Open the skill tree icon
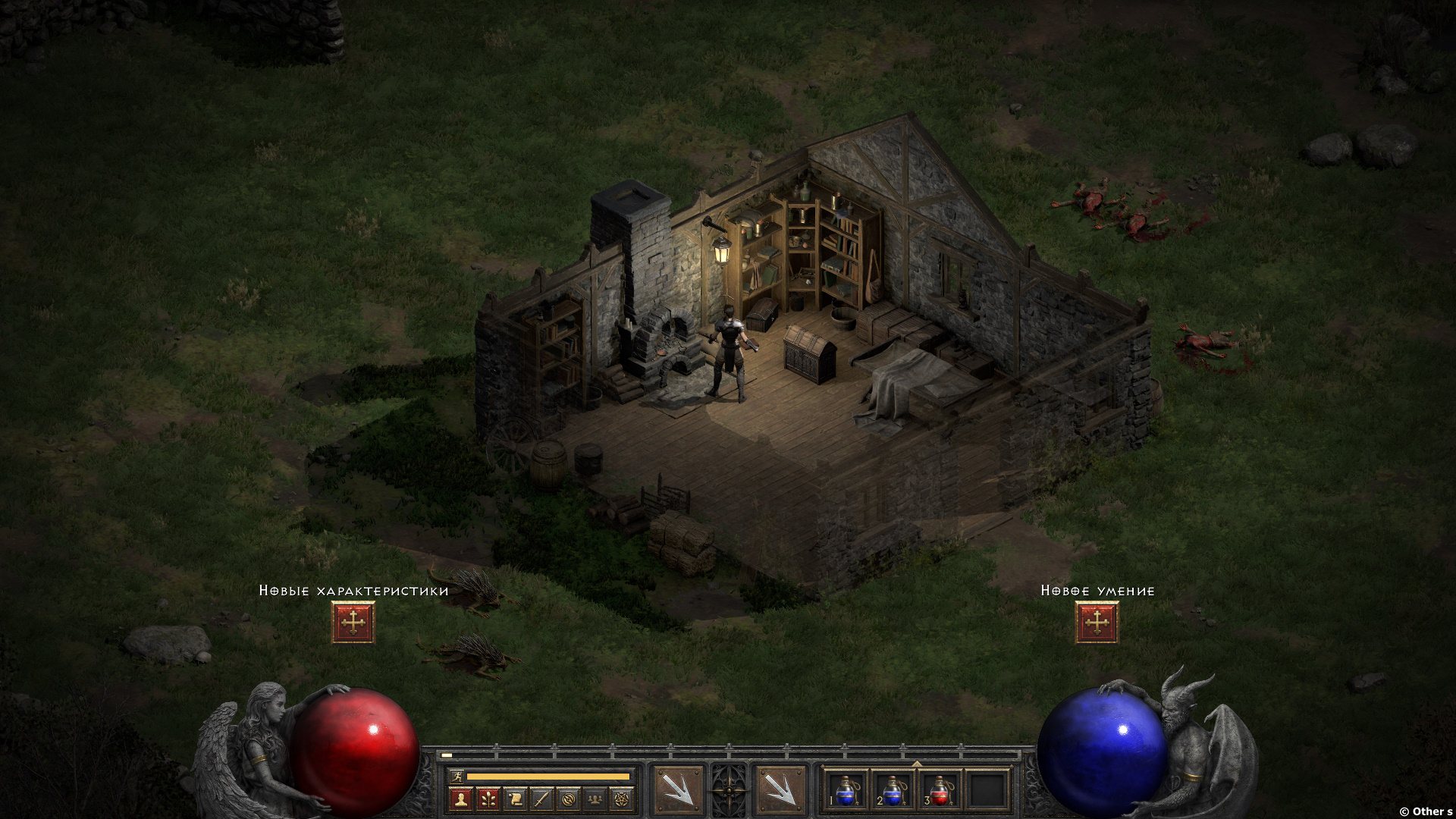Image resolution: width=1456 pixels, height=819 pixels. click(488, 799)
